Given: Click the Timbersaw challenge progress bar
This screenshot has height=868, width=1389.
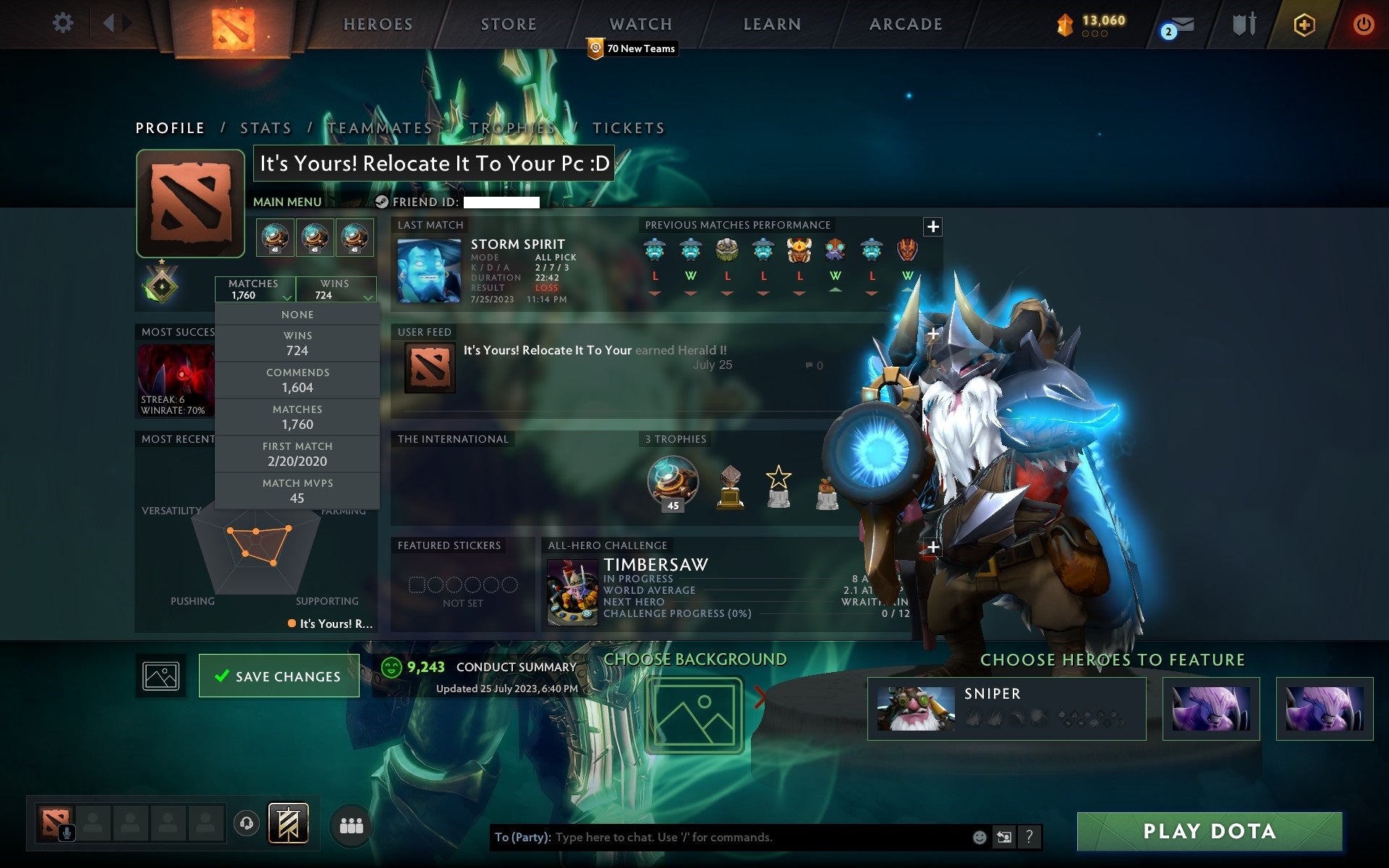Looking at the screenshot, I should [676, 614].
